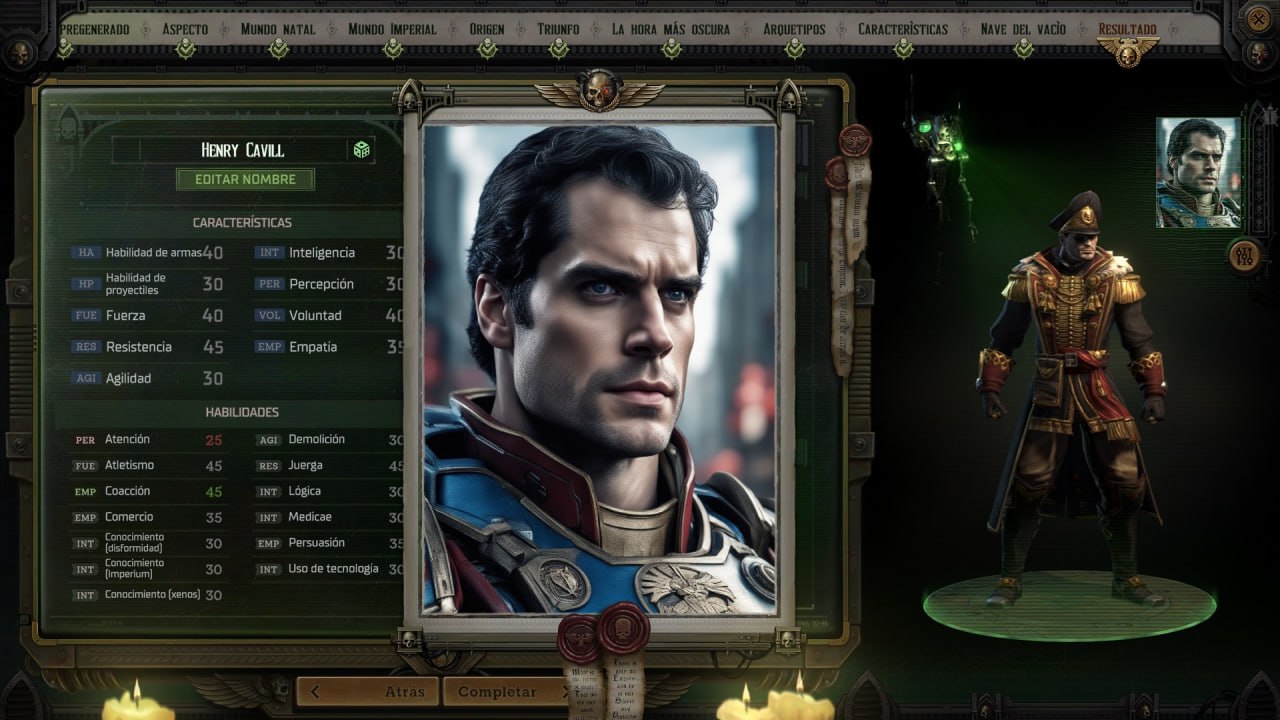The image size is (1280, 720).
Task: Switch to the Nave del vacío tab
Action: click(1023, 29)
